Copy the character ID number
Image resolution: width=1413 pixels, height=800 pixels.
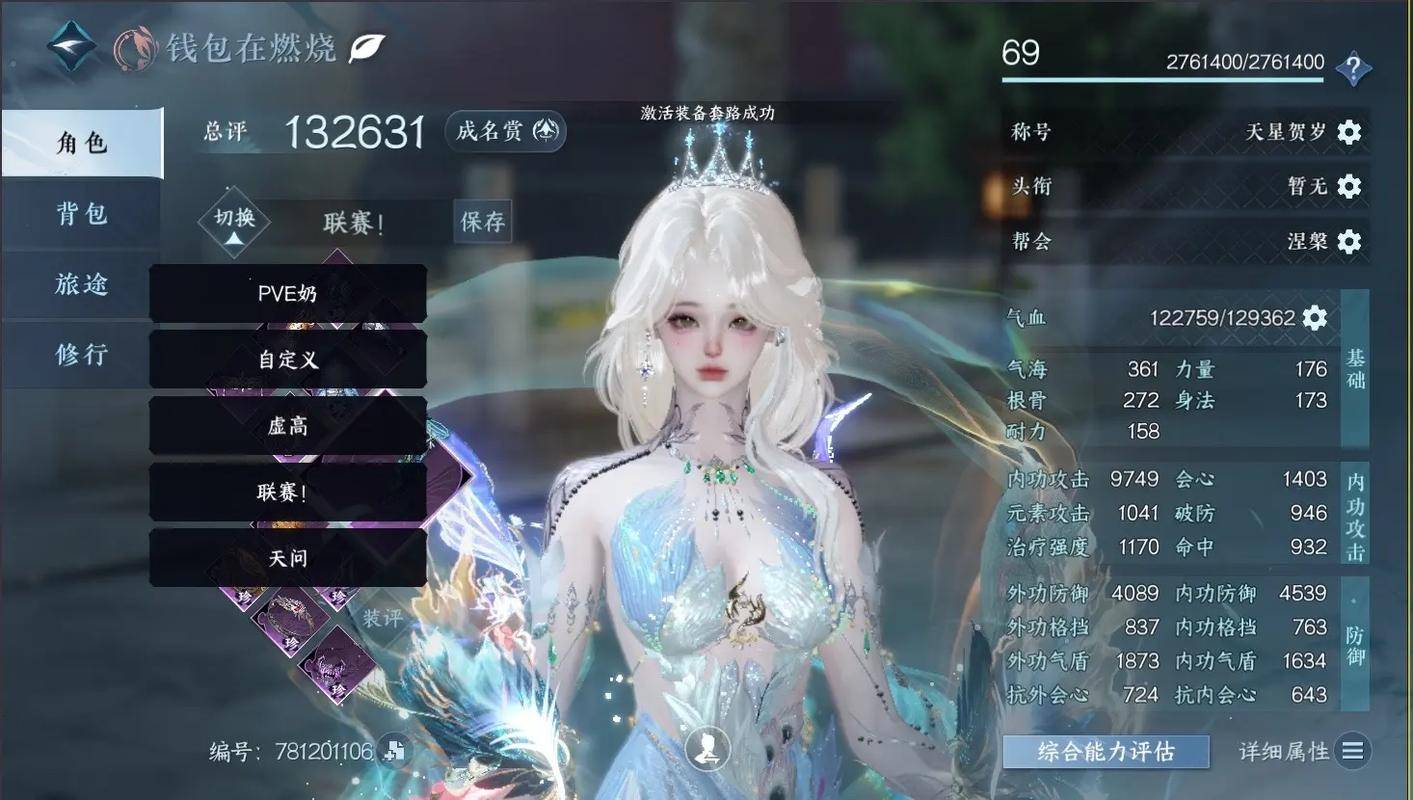[394, 752]
